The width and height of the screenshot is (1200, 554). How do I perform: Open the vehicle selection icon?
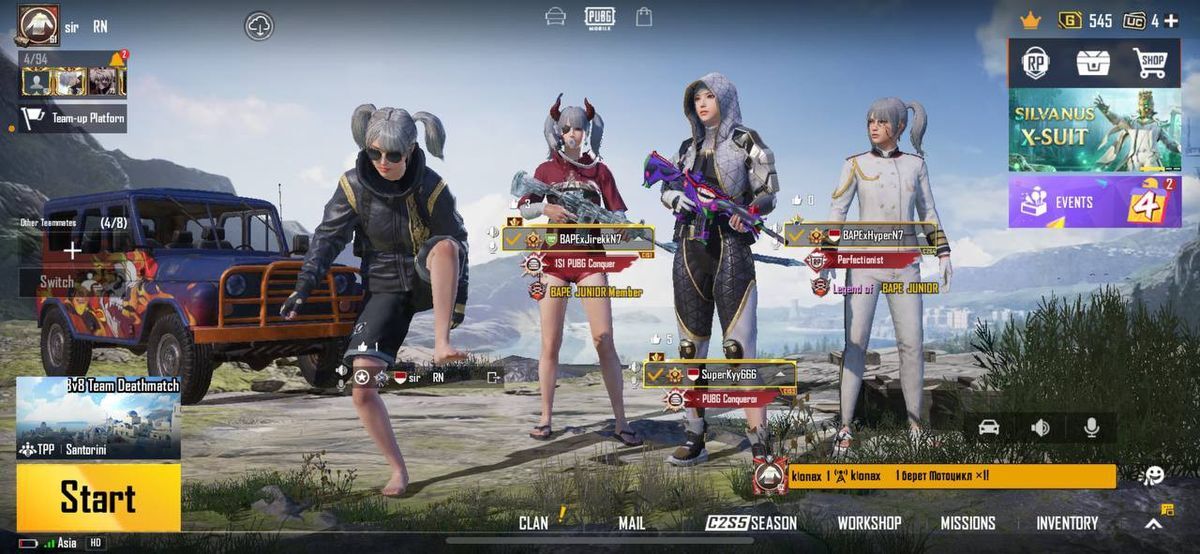[989, 427]
